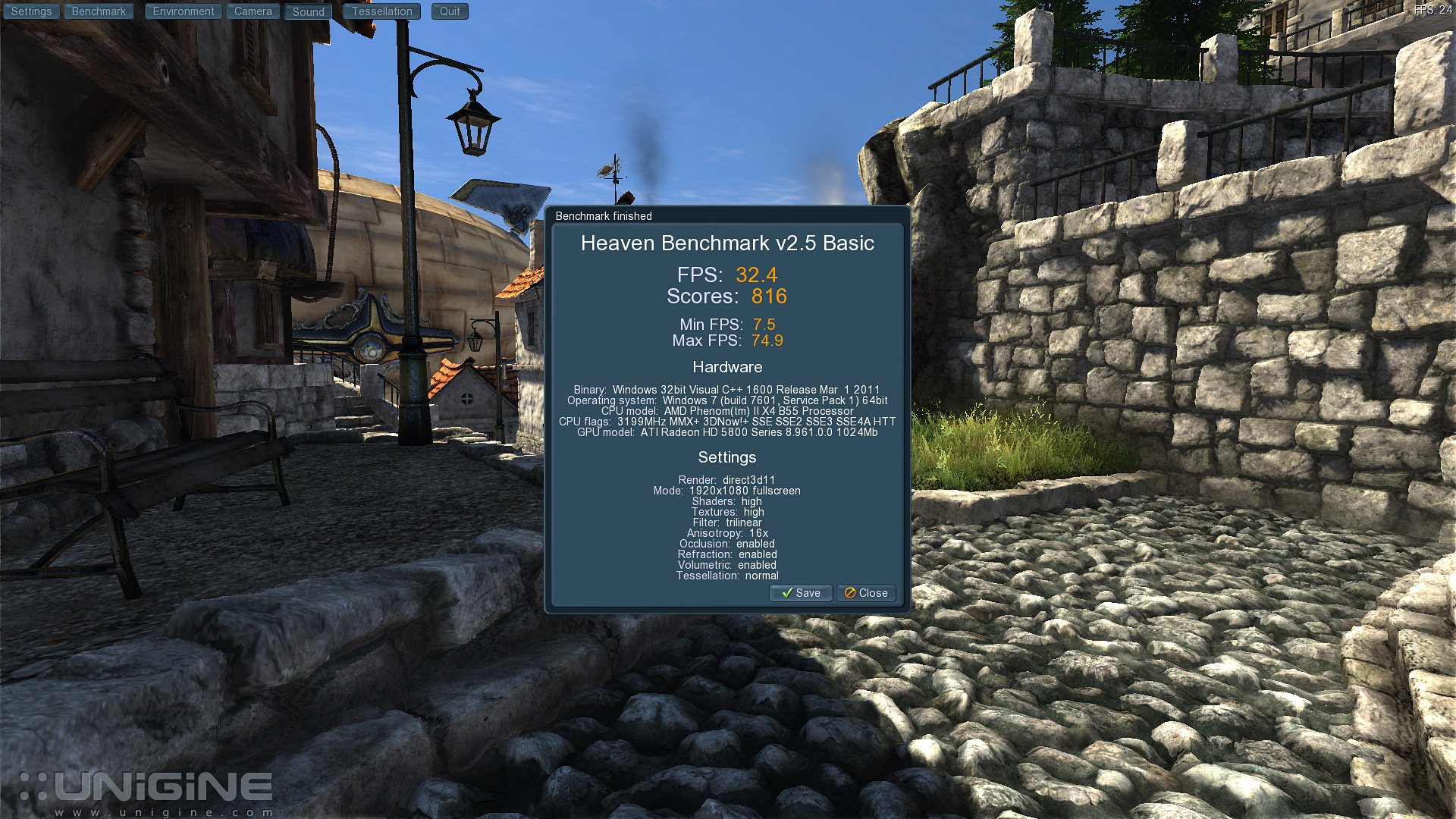Save the benchmark results
Screen dimensions: 1456x819
pyautogui.click(x=801, y=593)
